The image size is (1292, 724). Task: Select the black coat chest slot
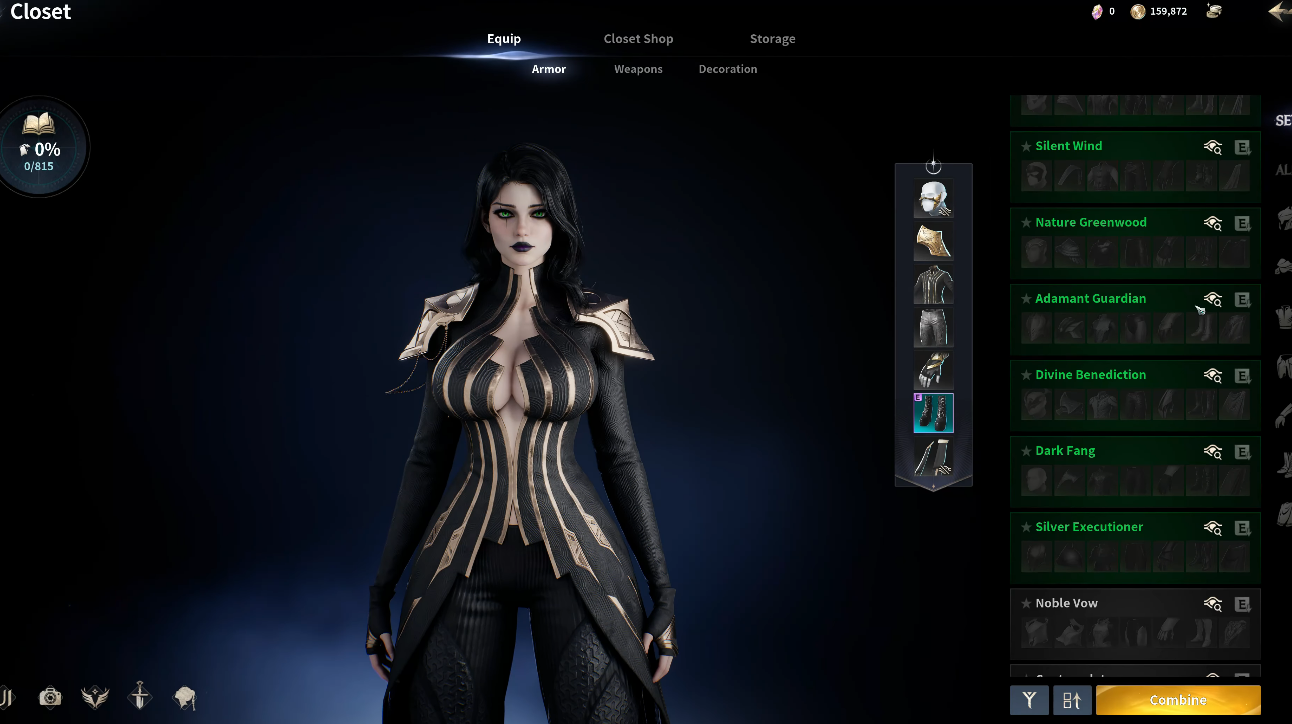(x=933, y=285)
